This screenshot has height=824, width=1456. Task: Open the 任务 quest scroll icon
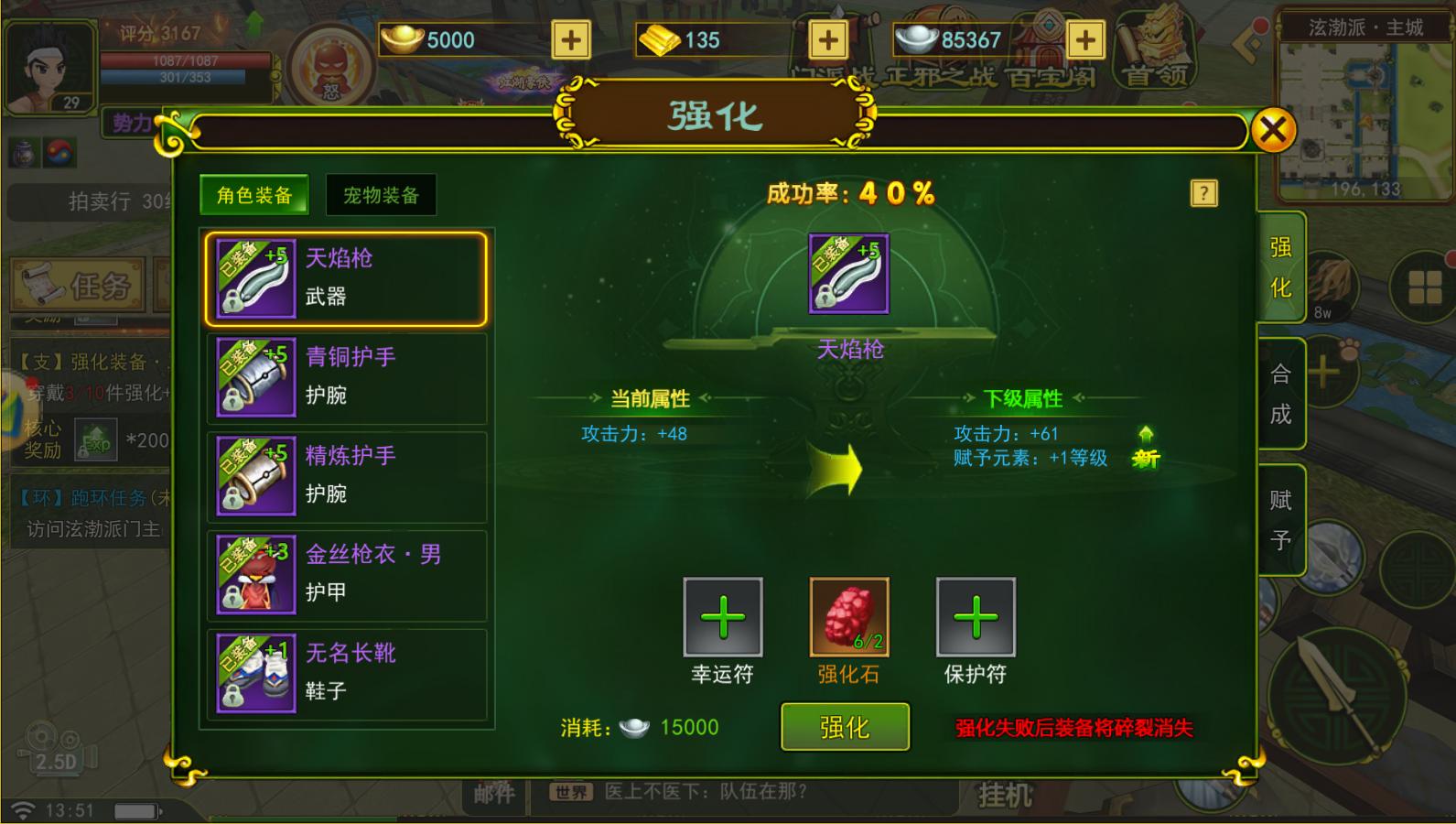pos(77,286)
